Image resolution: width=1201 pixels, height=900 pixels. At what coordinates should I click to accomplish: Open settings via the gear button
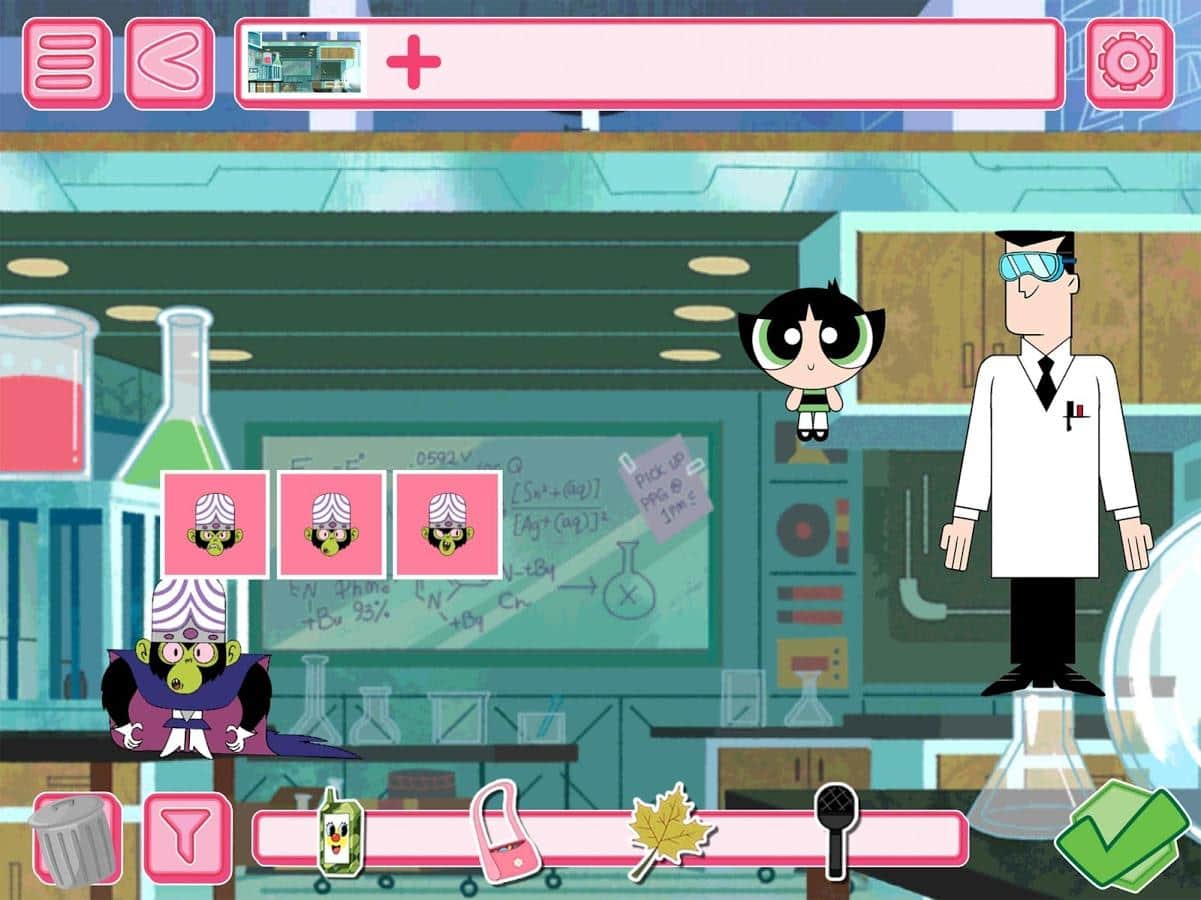coord(1129,63)
